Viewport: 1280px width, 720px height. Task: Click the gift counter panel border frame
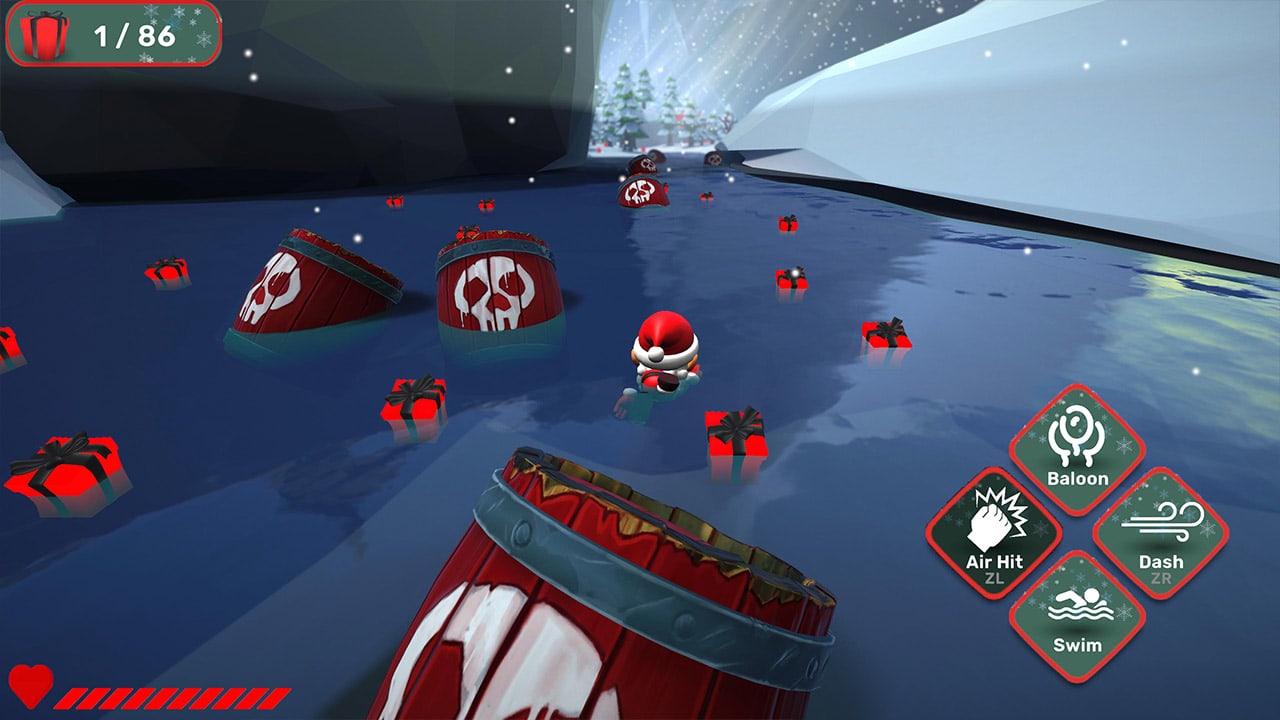(110, 10)
